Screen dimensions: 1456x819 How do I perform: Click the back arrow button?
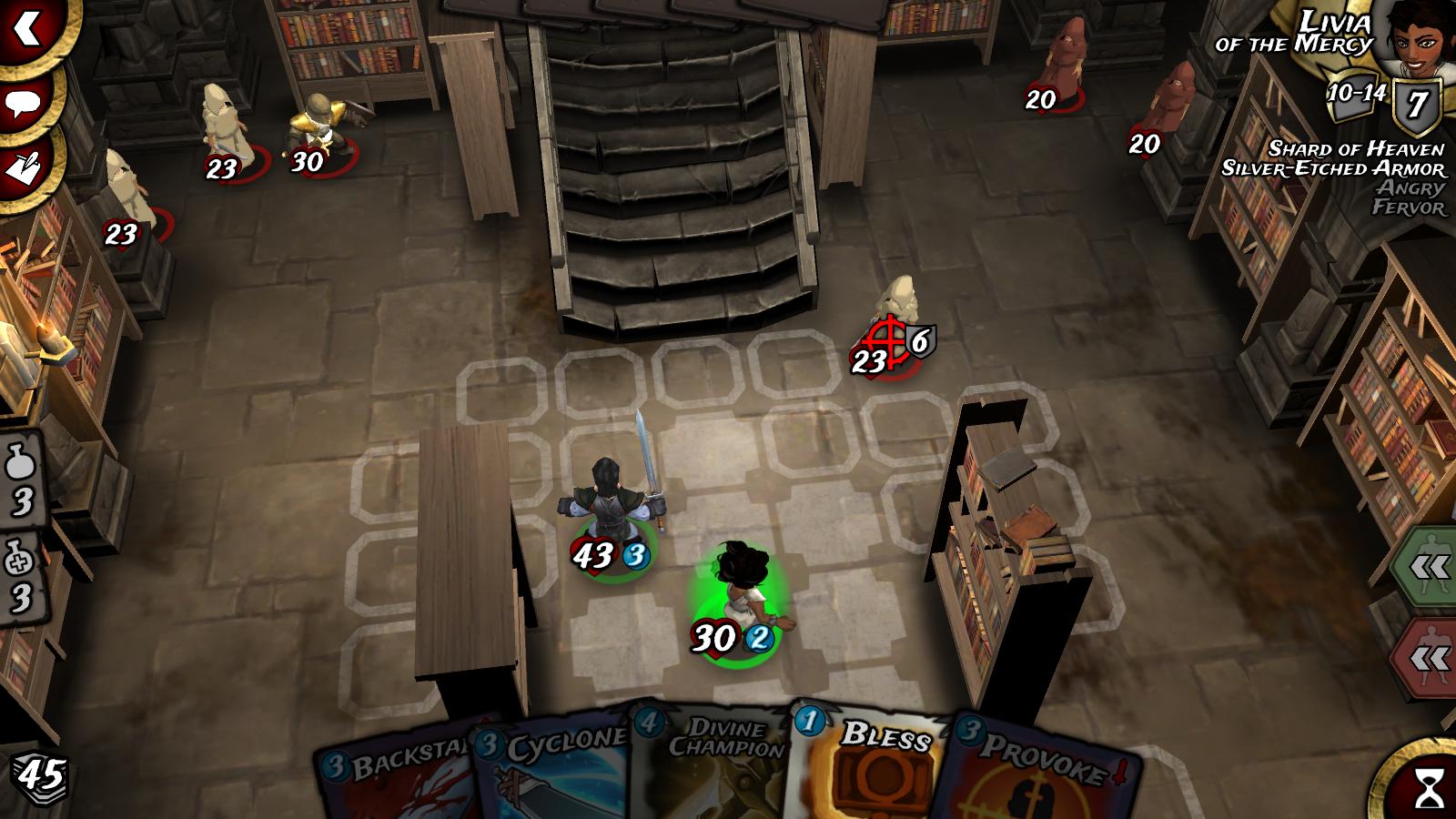pos(27,29)
